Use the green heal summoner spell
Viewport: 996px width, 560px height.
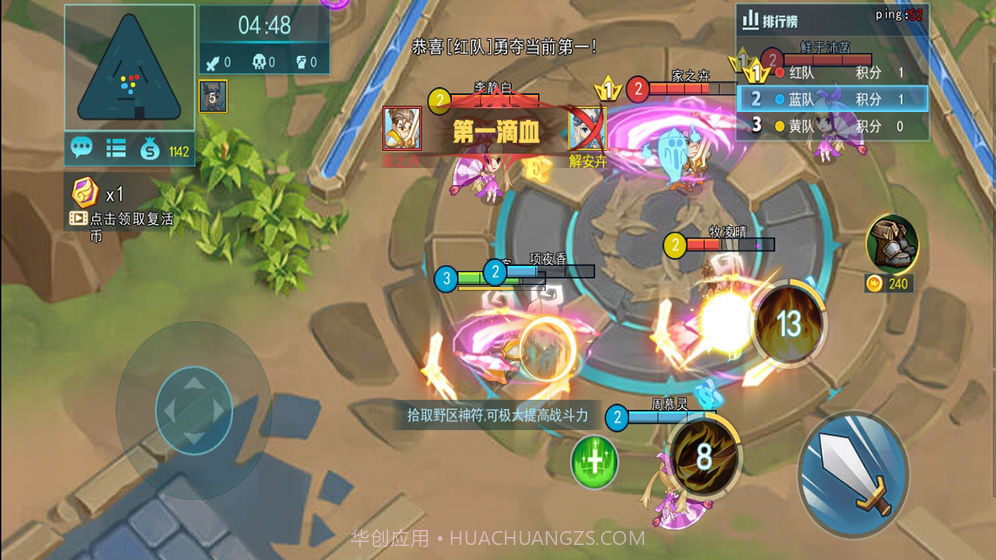pos(594,463)
